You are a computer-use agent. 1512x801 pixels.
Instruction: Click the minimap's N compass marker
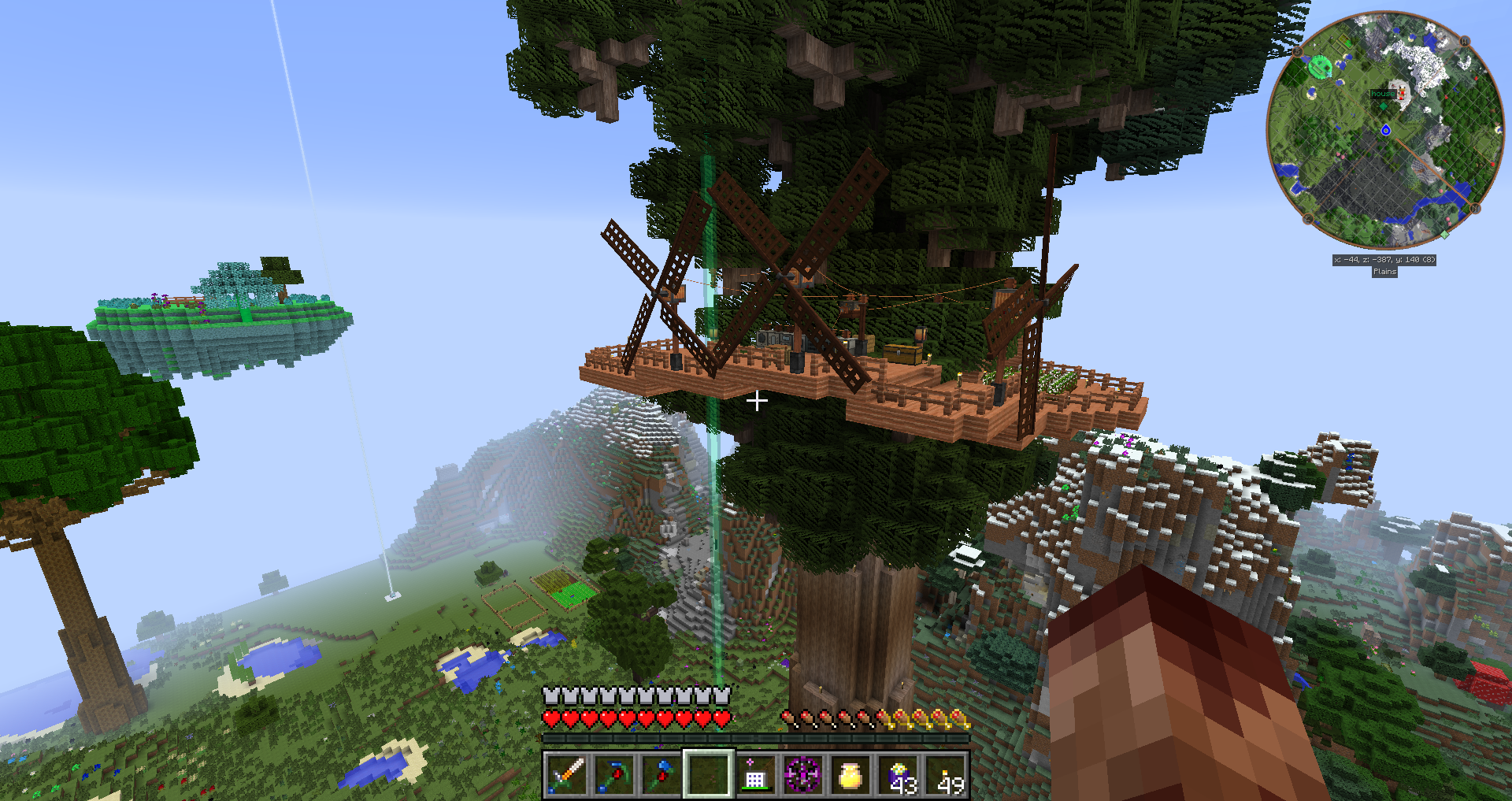1475,209
